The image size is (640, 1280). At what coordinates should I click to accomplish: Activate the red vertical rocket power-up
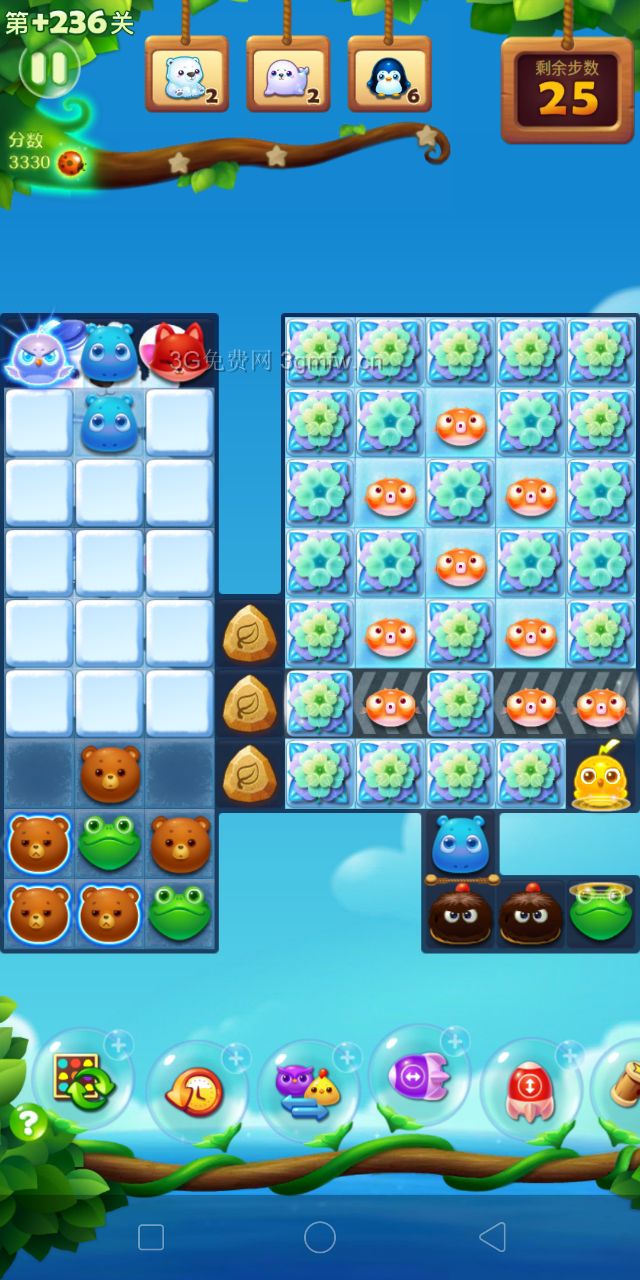530,1088
